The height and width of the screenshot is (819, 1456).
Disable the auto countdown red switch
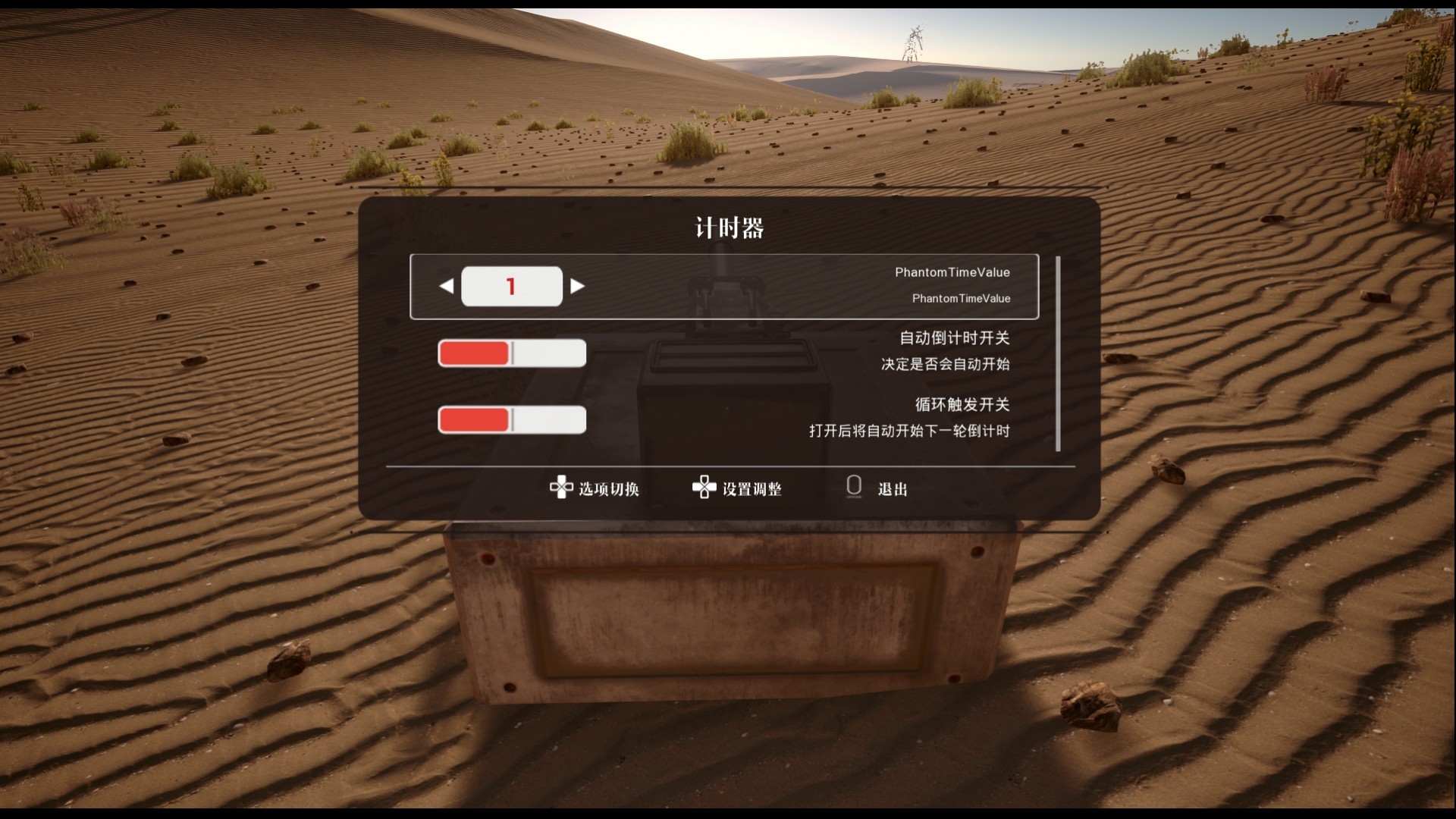(x=511, y=353)
